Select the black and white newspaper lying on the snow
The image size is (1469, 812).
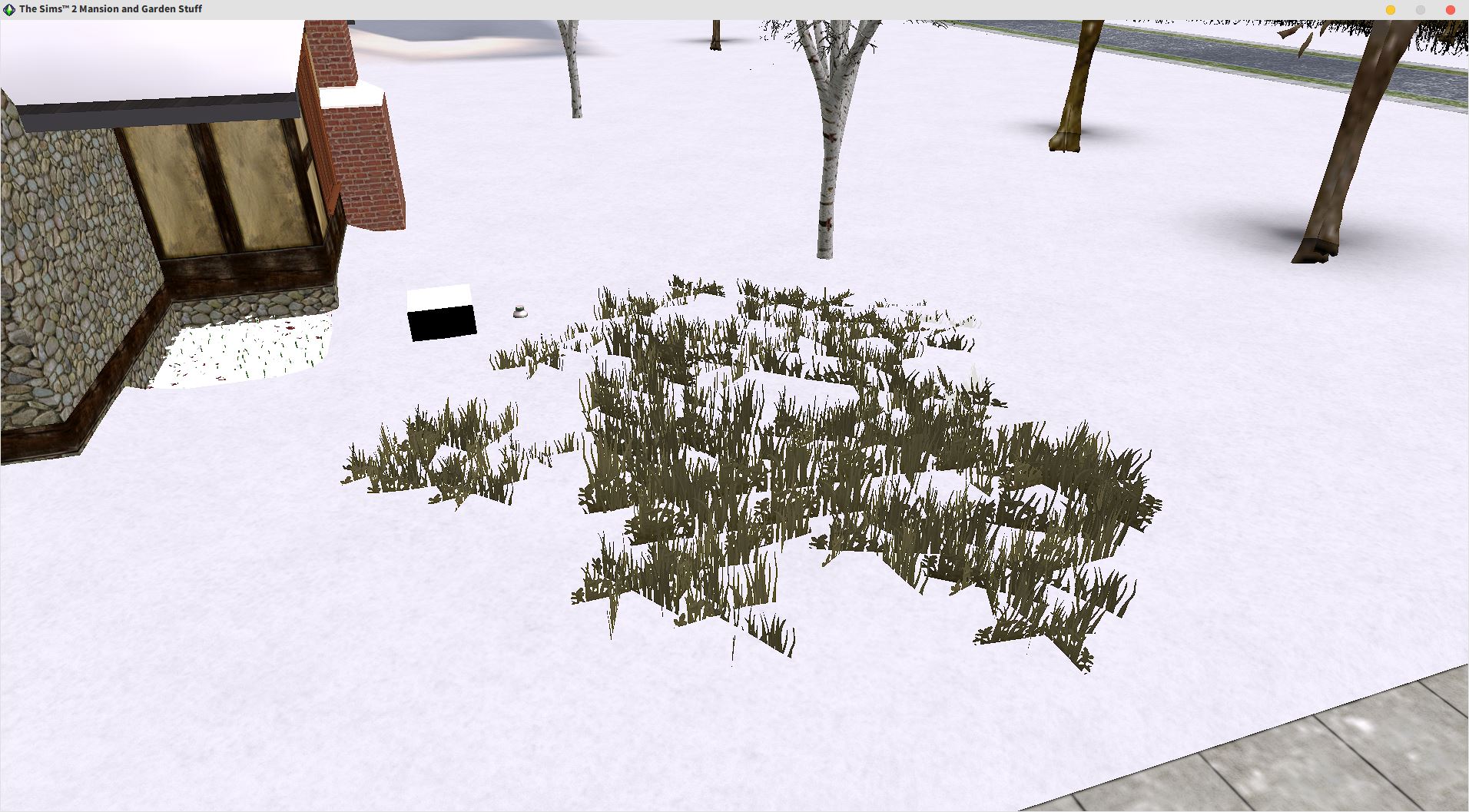[440, 311]
